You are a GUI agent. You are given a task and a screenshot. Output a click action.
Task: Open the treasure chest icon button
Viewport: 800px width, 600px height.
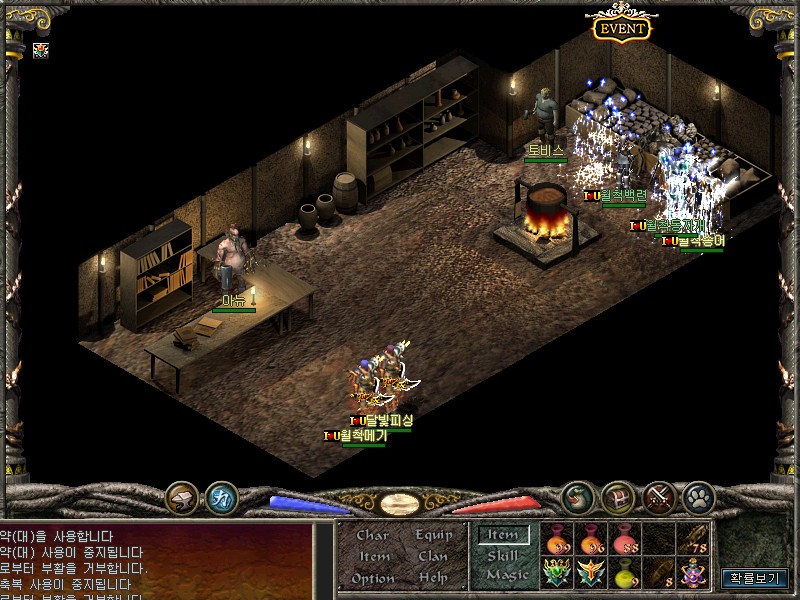618,496
